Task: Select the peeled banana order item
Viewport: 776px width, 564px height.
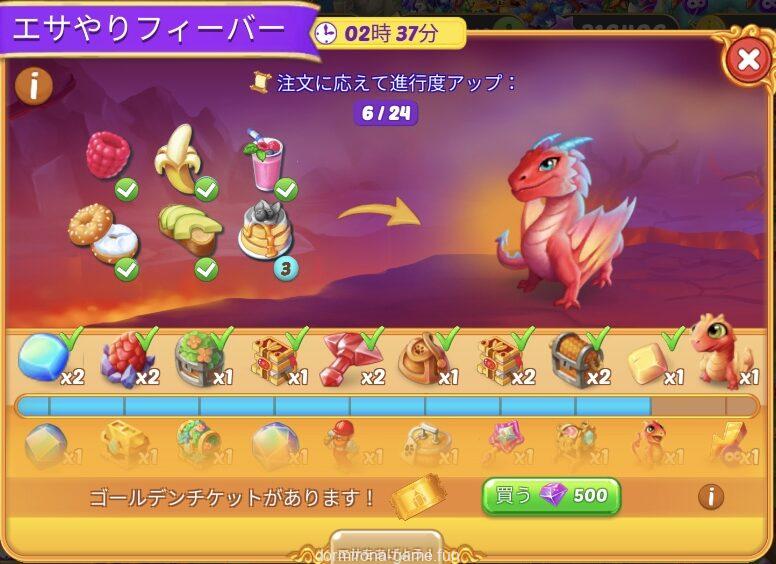Action: (x=180, y=160)
